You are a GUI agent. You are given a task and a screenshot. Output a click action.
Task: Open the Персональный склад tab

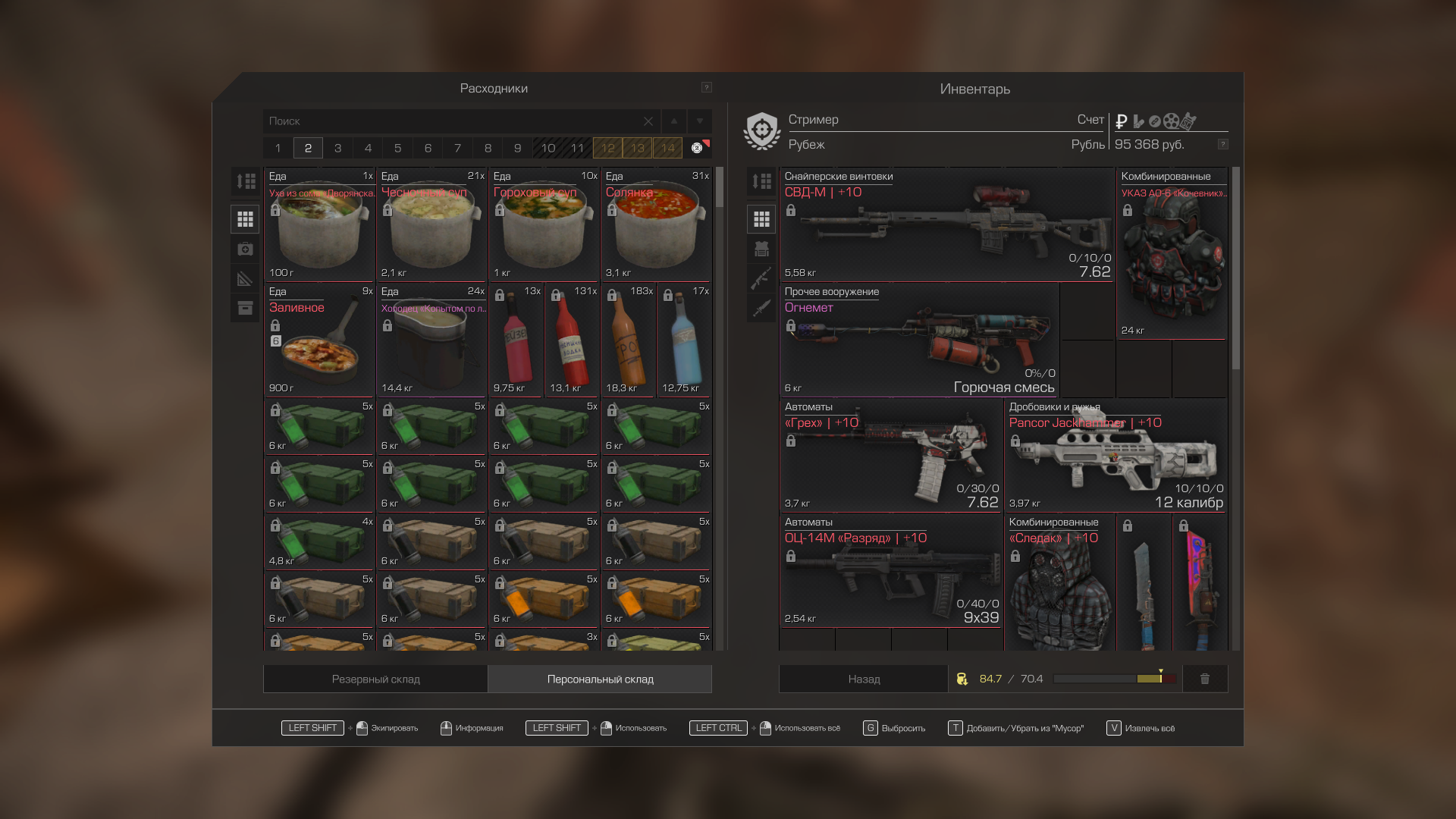point(600,679)
